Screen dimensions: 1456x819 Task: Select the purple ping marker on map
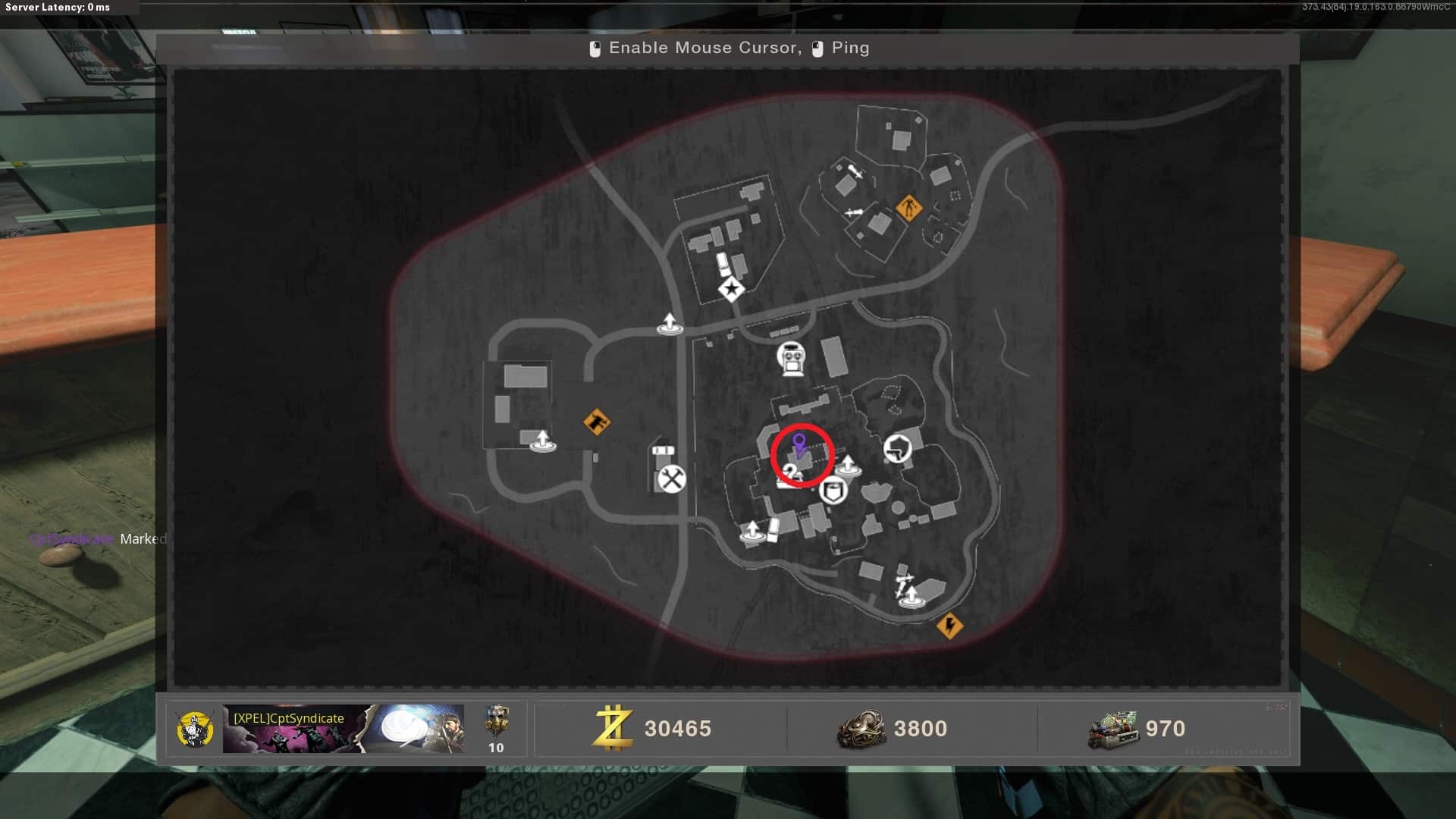coord(799,444)
